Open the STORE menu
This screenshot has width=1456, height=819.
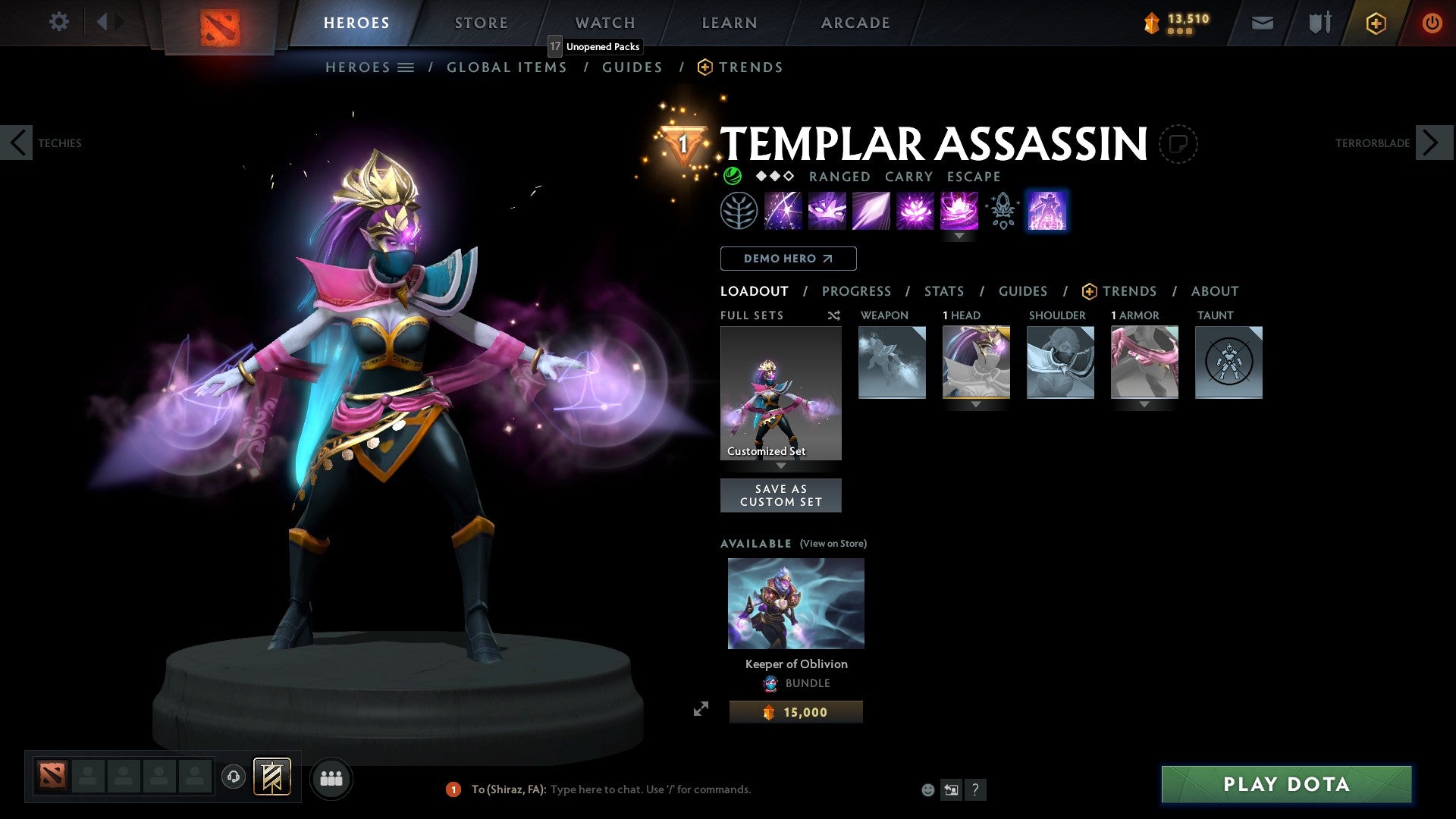(x=481, y=22)
